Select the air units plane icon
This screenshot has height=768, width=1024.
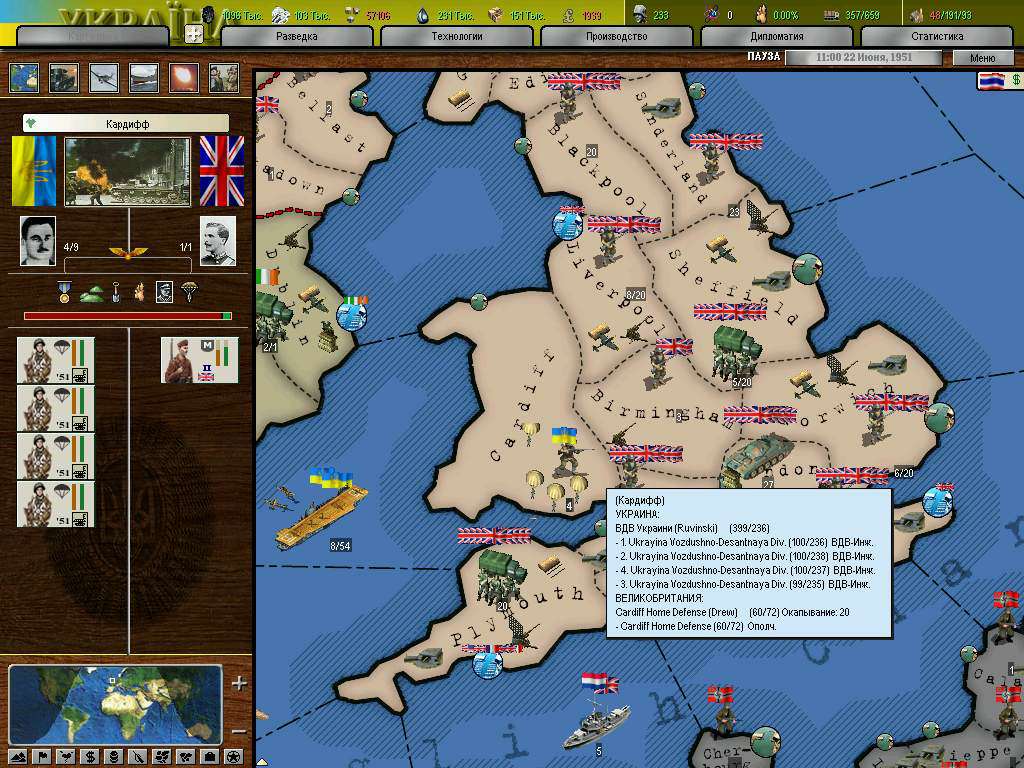tap(104, 78)
